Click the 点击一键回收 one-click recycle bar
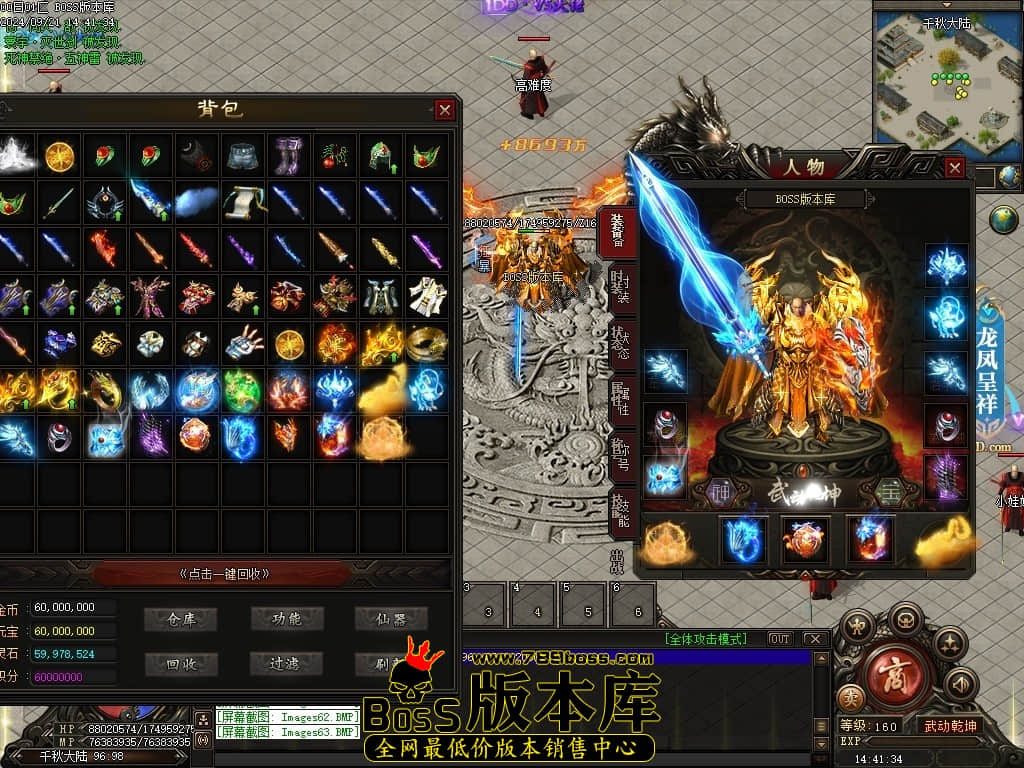 (x=224, y=574)
